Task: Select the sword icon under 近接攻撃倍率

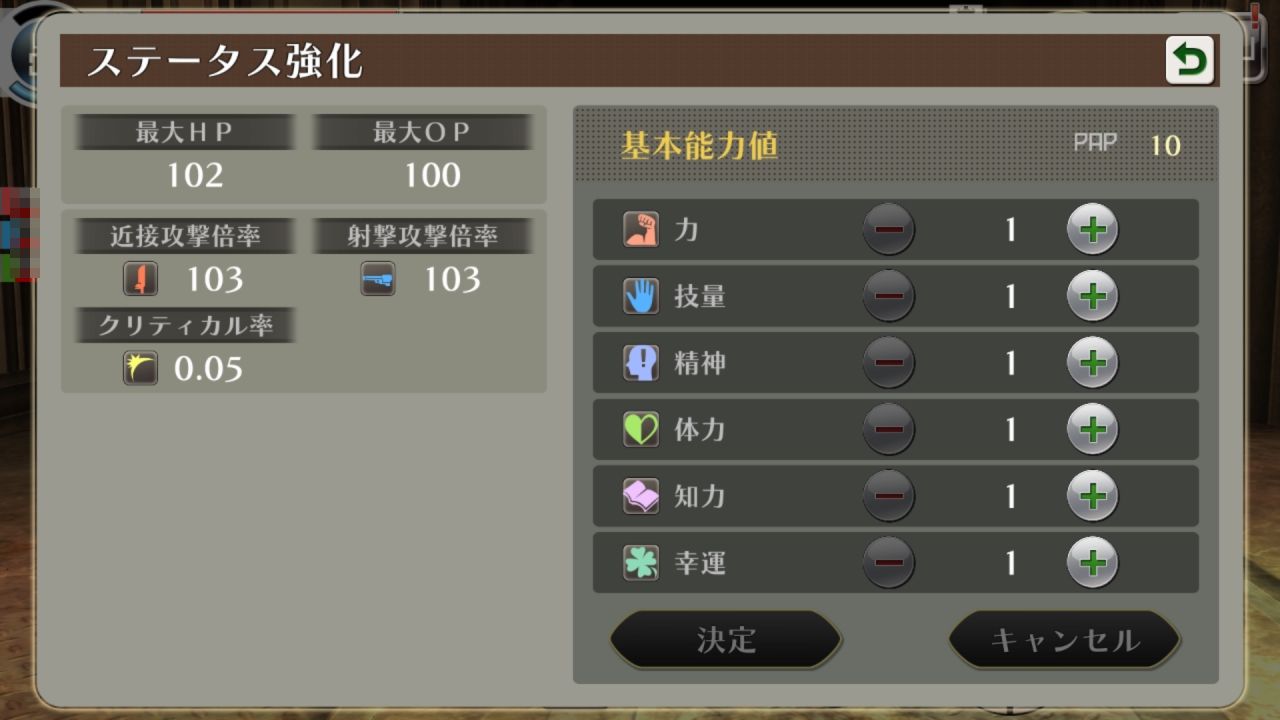Action: [140, 280]
